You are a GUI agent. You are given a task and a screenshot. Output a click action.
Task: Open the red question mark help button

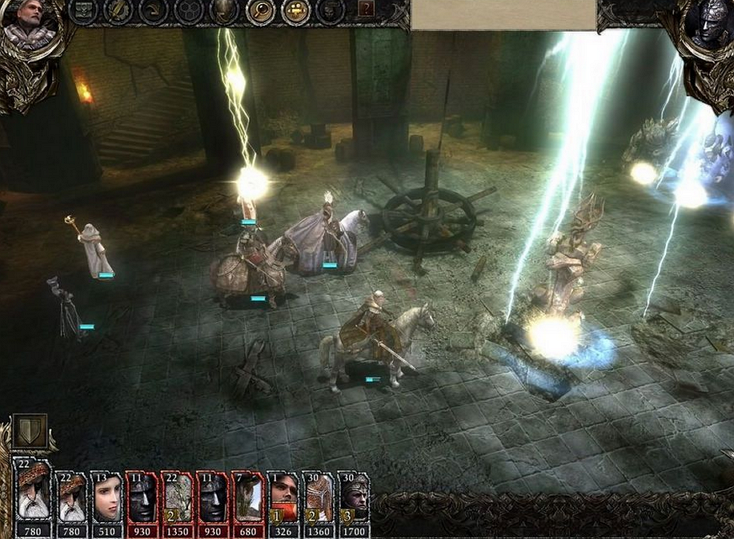click(x=367, y=10)
